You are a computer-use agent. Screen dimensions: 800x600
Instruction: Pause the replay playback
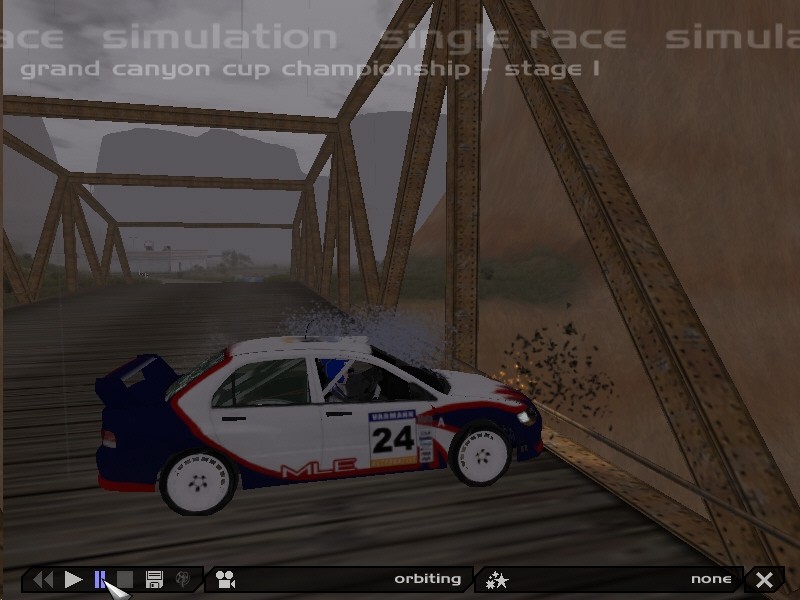[100, 579]
